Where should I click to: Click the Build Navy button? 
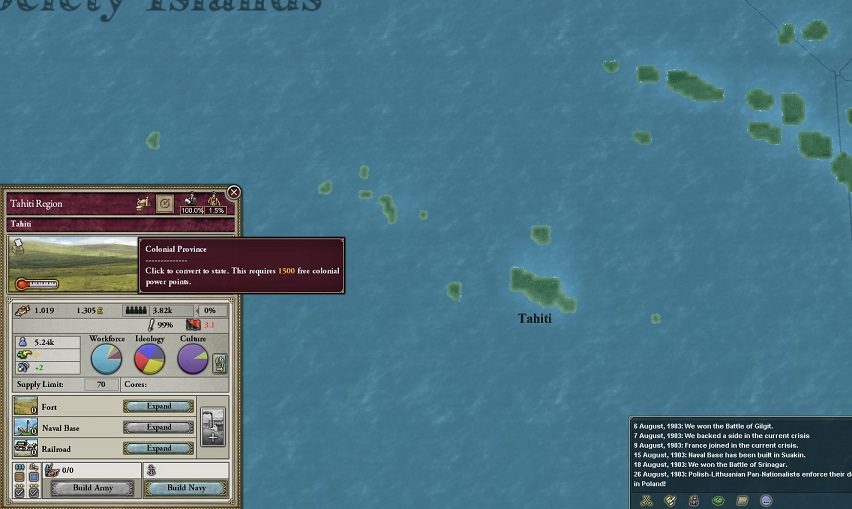[x=185, y=489]
